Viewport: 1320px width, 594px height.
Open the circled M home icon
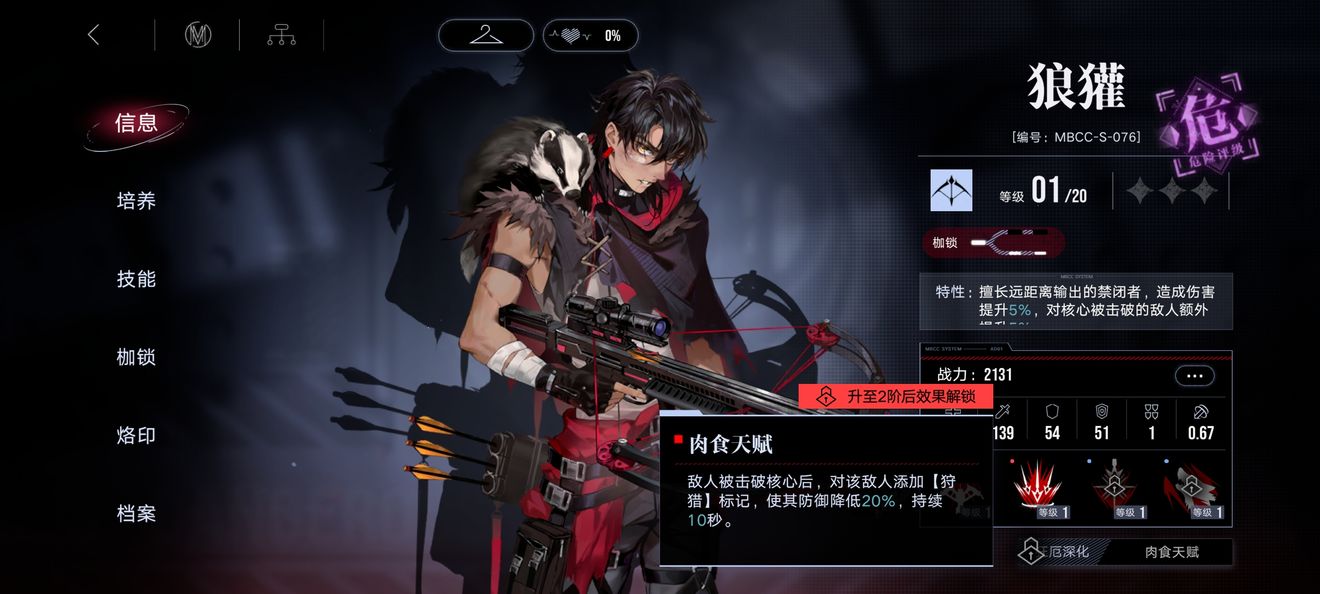[198, 35]
